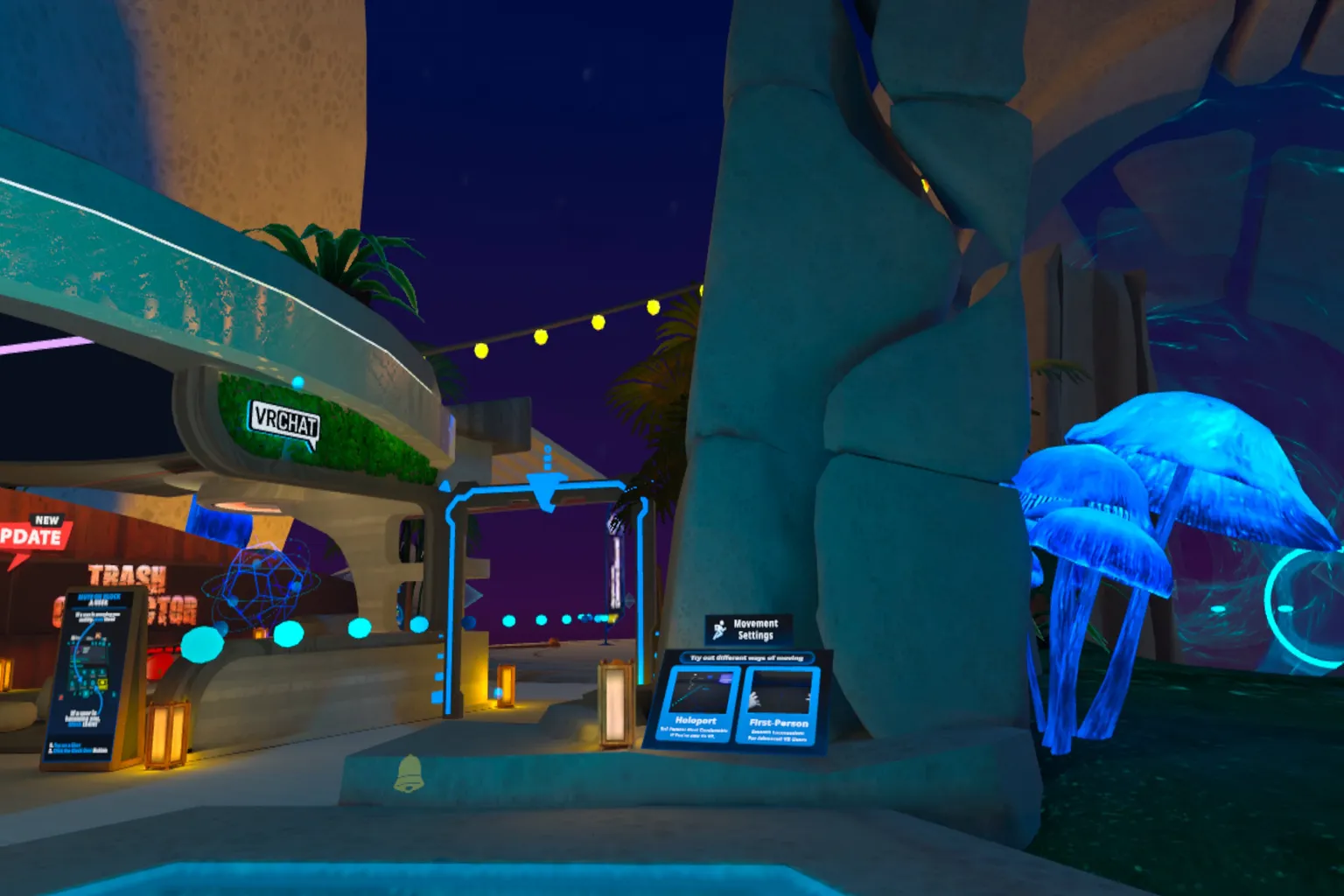Click the running-figure Movement Settings icon
The height and width of the screenshot is (896, 1344).
pyautogui.click(x=719, y=630)
